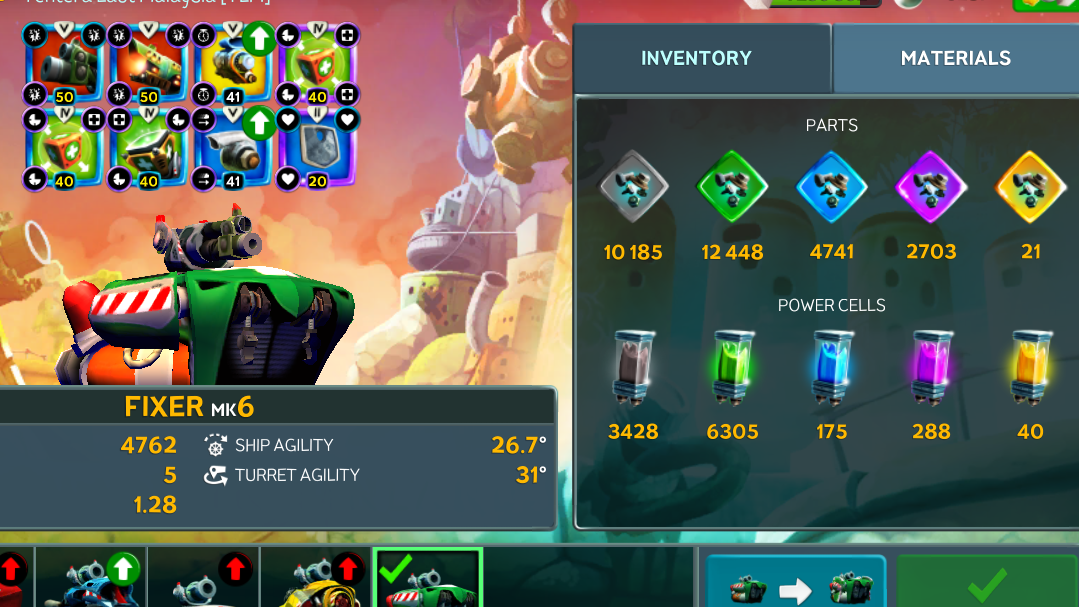Click the yellow power cell
1079x607 pixels.
tap(1030, 370)
